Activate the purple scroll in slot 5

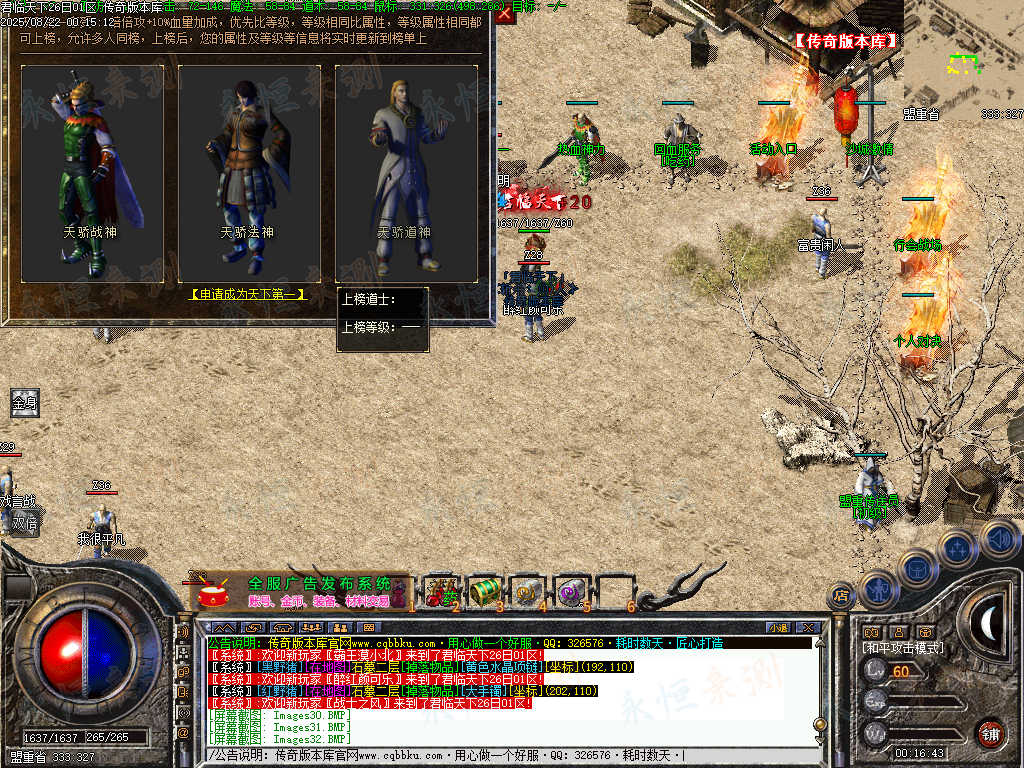pos(572,591)
